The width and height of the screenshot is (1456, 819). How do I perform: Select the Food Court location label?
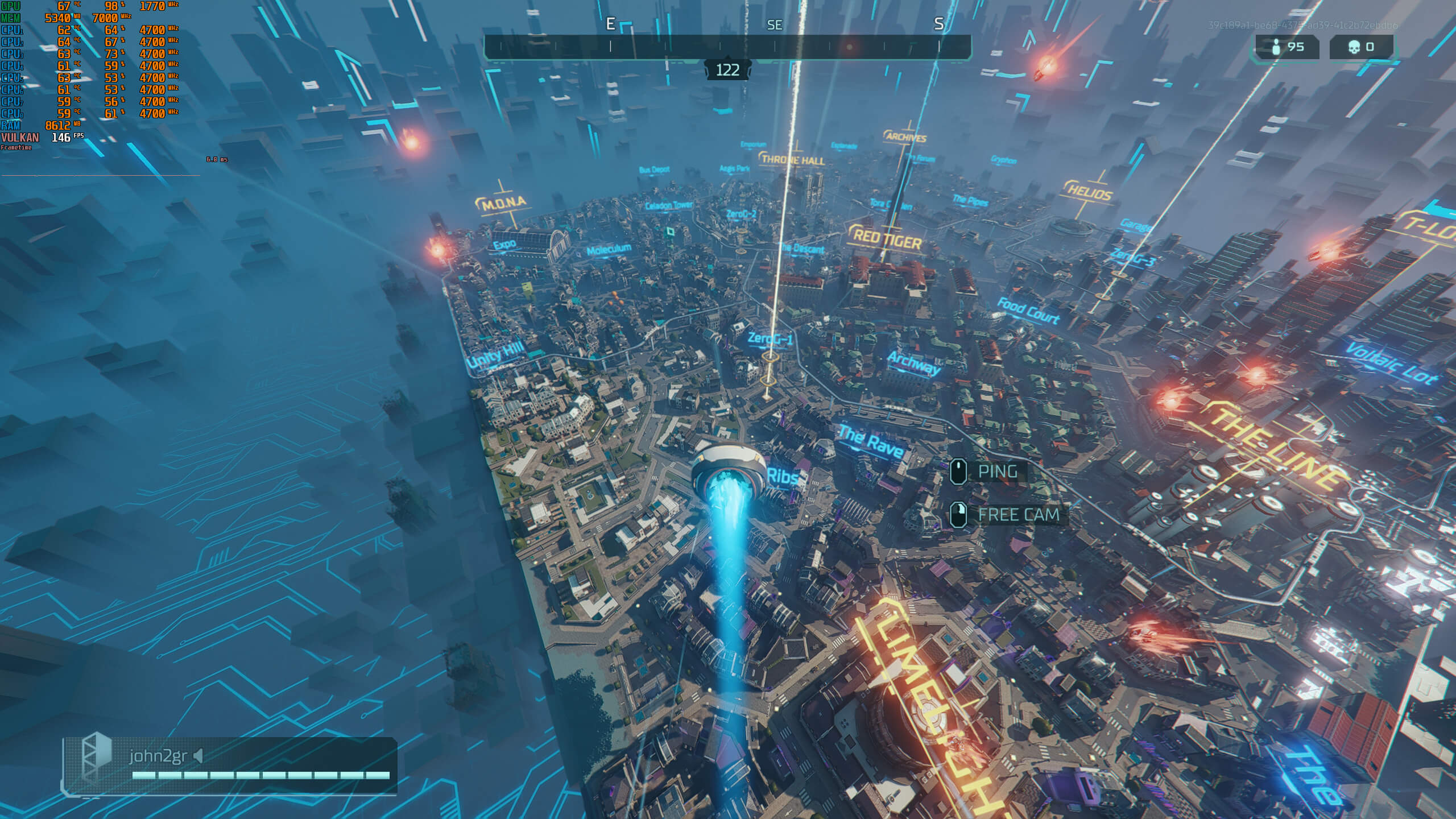[1028, 311]
